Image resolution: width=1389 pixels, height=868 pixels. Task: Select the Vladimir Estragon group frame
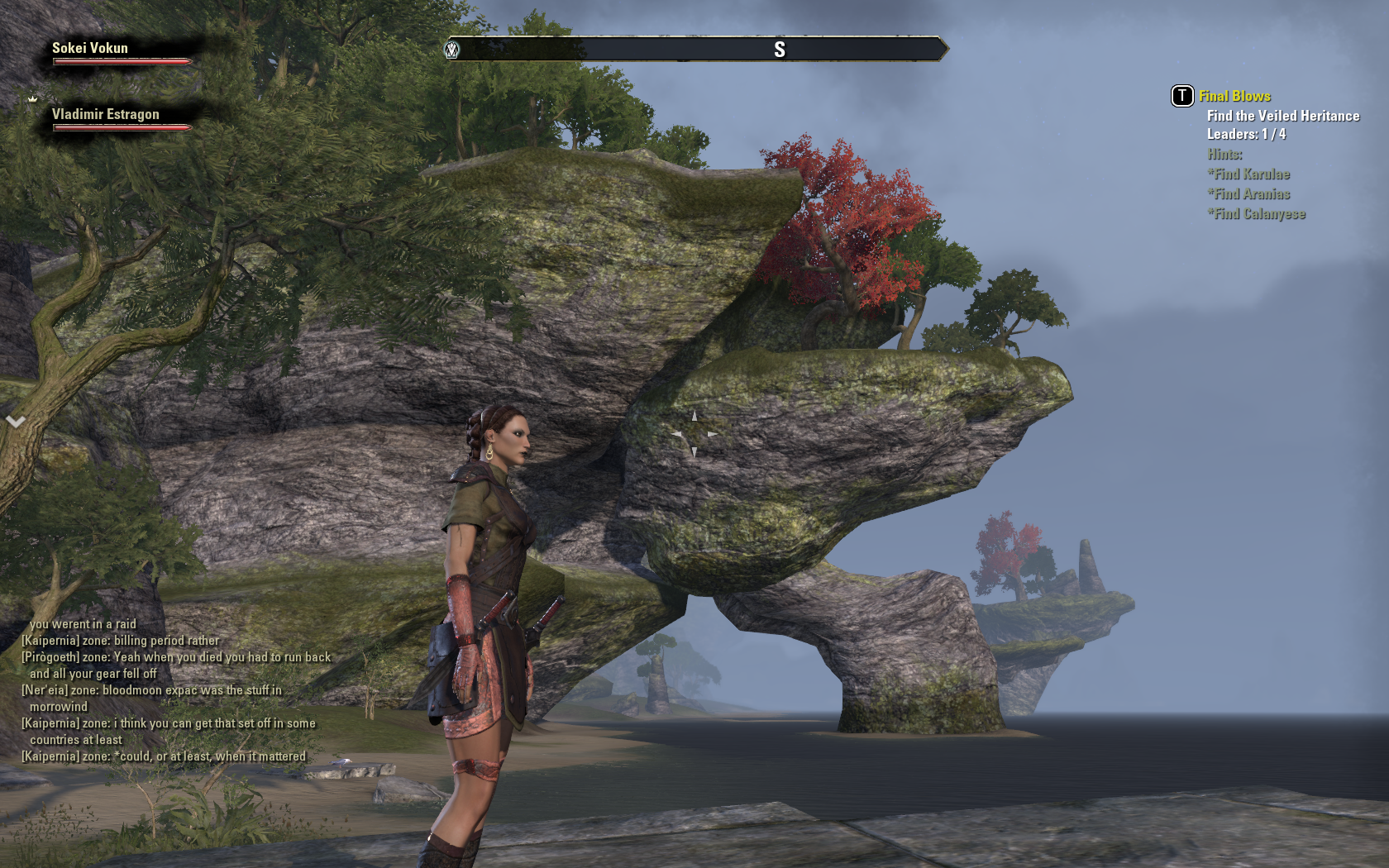click(106, 115)
